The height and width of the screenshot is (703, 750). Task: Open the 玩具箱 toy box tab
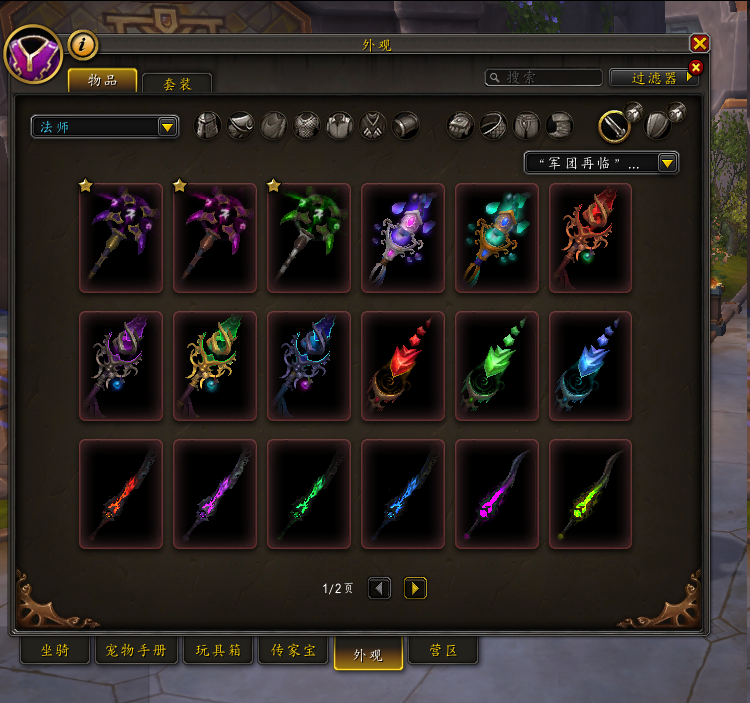tap(218, 651)
